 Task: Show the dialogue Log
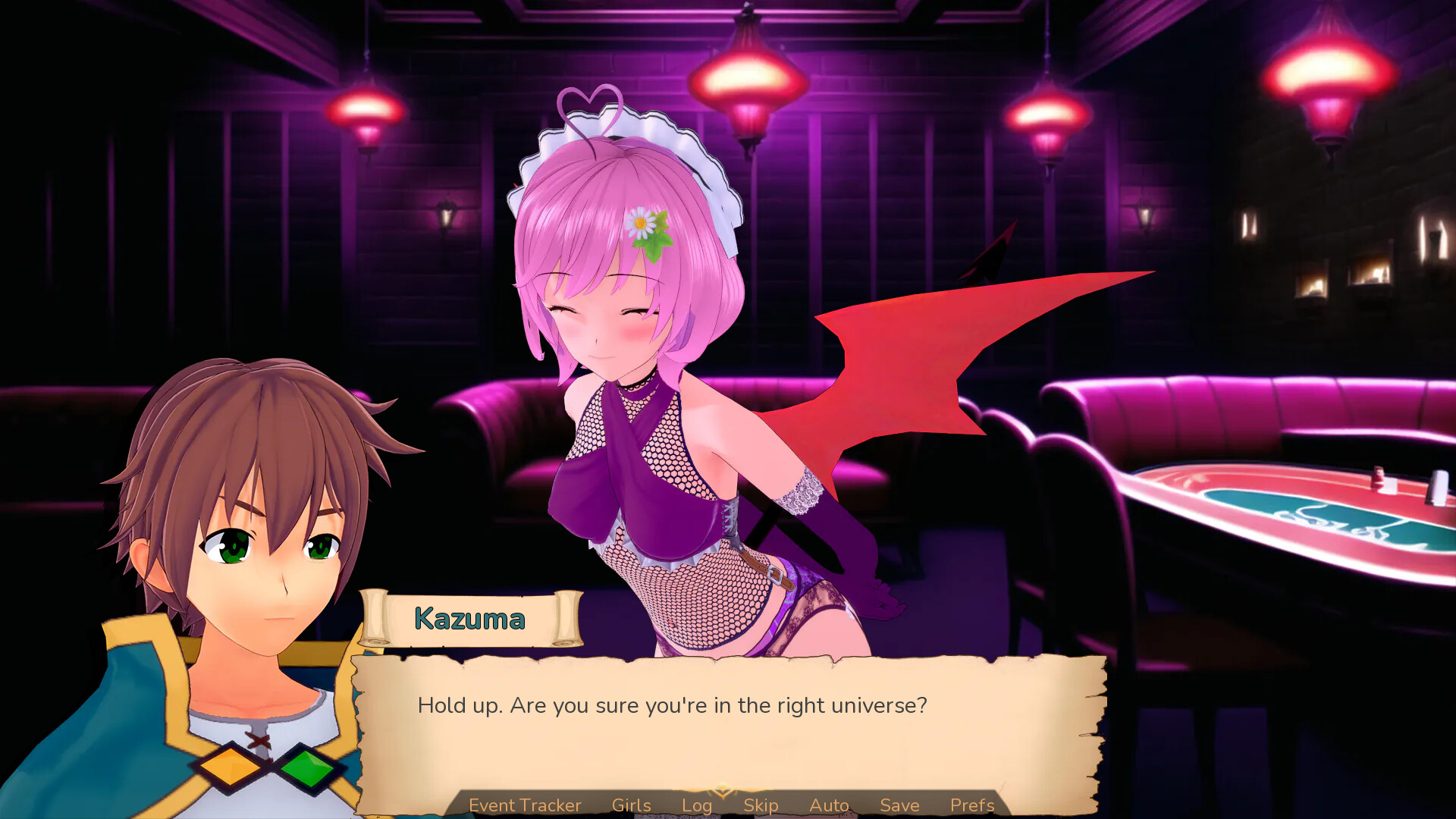click(696, 805)
